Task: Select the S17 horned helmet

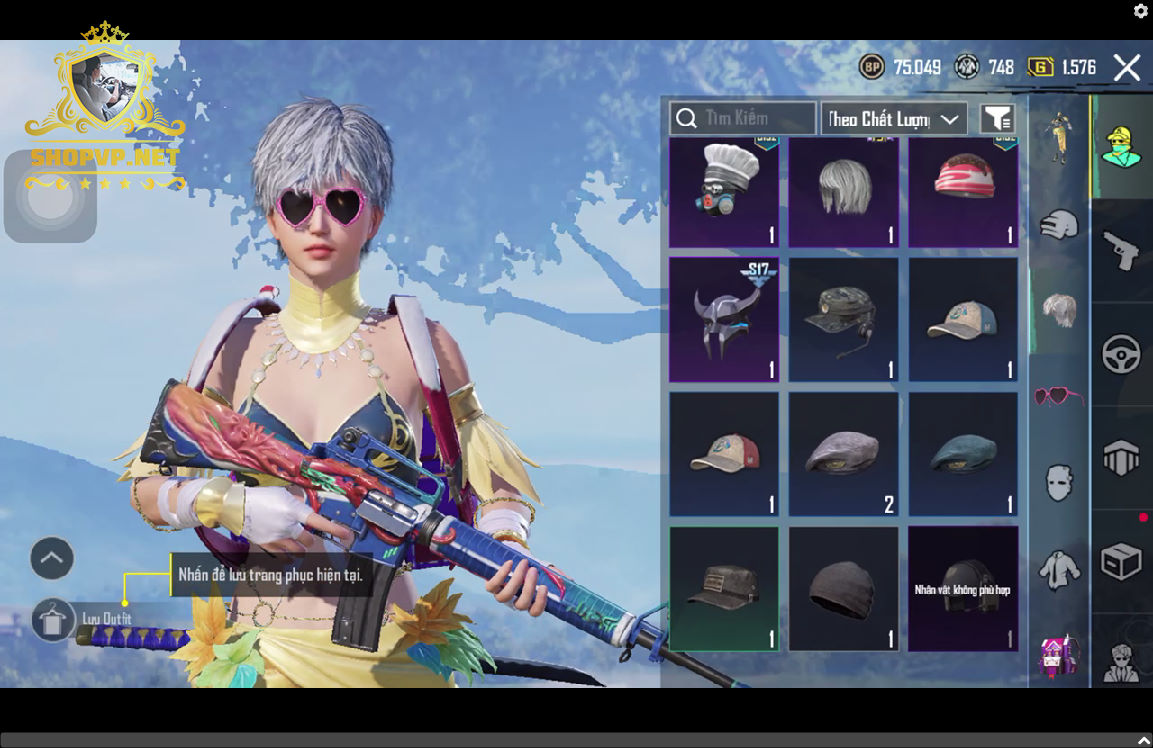Action: [x=723, y=320]
